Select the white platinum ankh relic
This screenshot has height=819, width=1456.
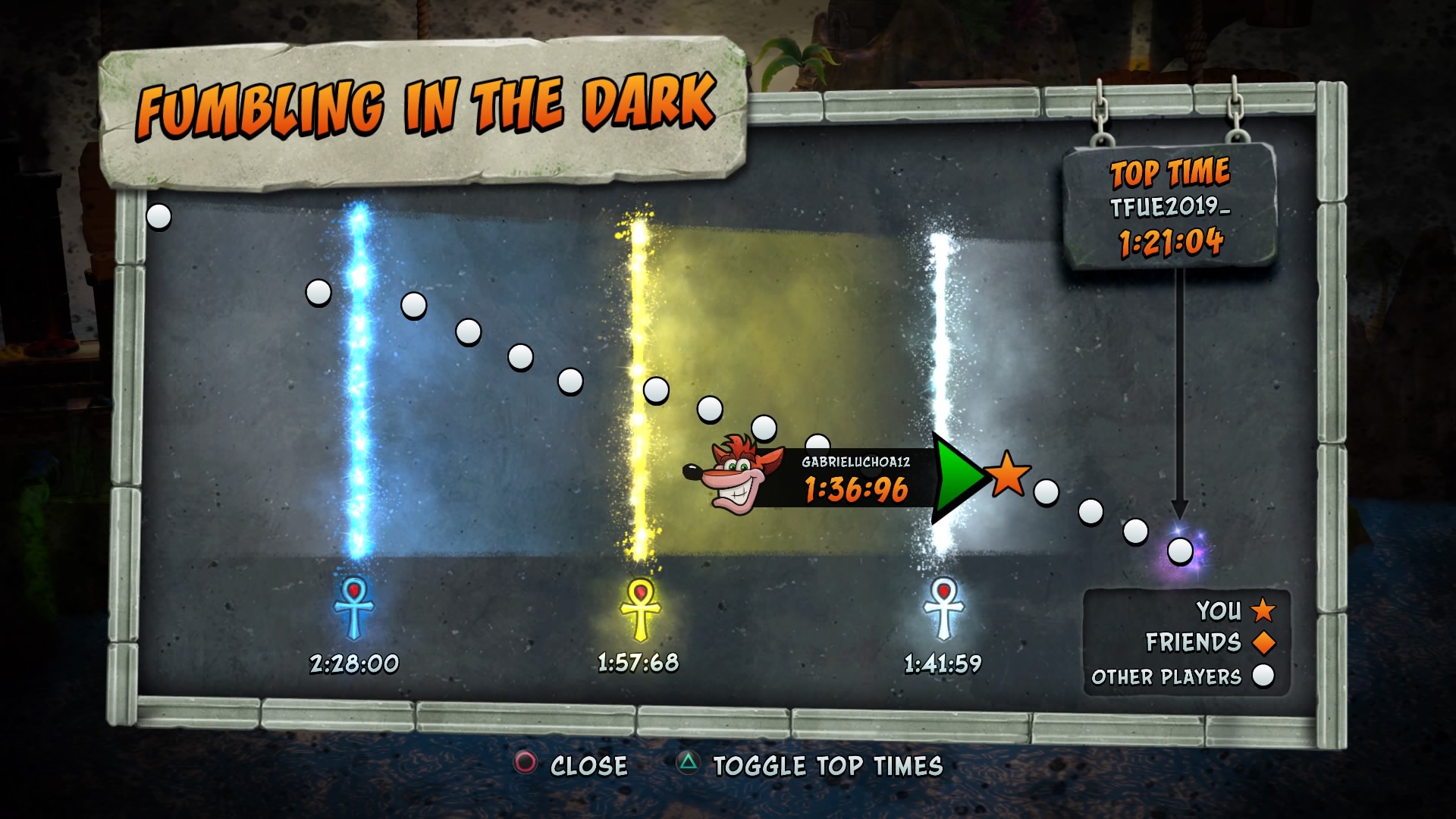click(x=943, y=608)
